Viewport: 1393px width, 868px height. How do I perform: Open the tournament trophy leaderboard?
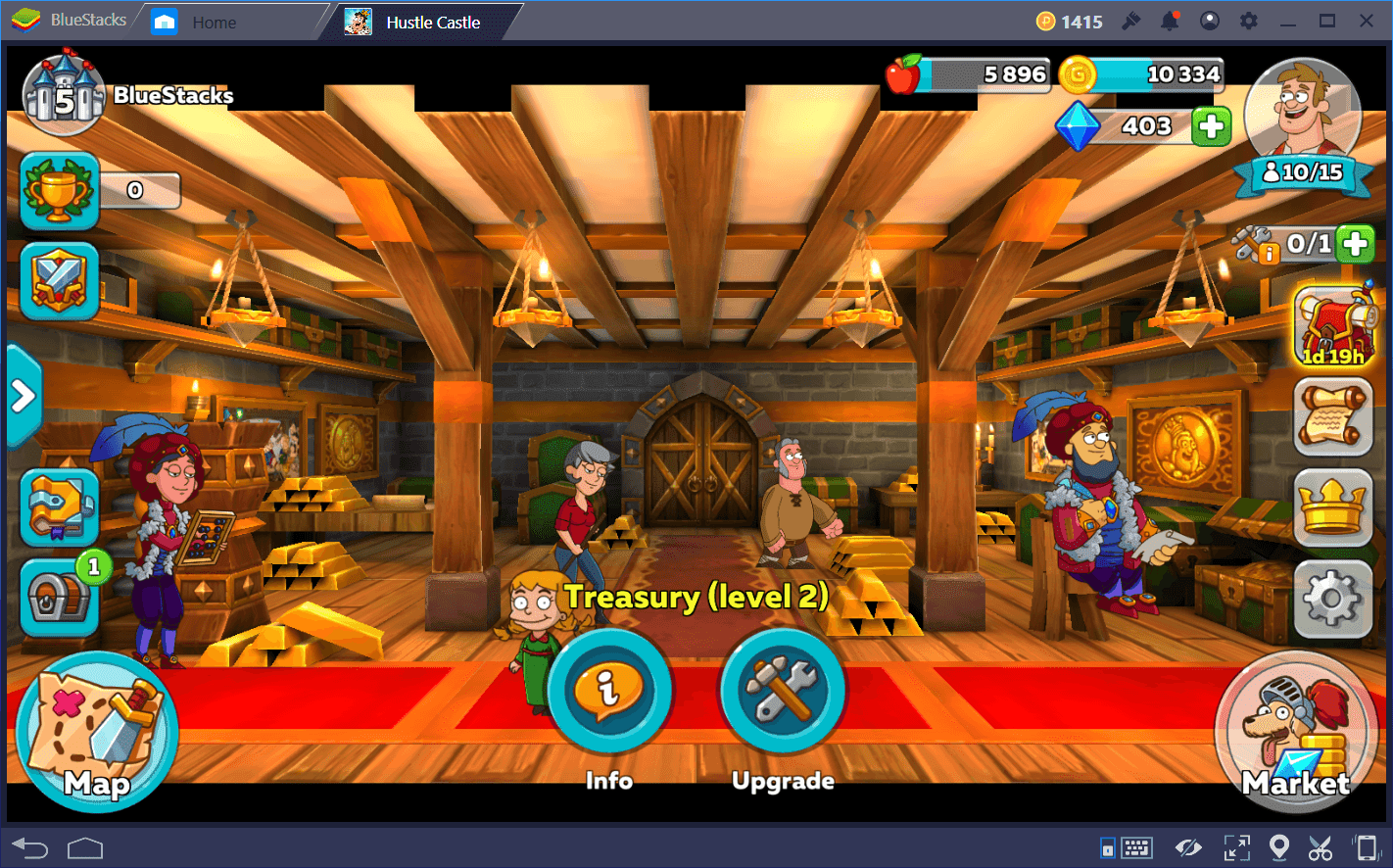(59, 189)
